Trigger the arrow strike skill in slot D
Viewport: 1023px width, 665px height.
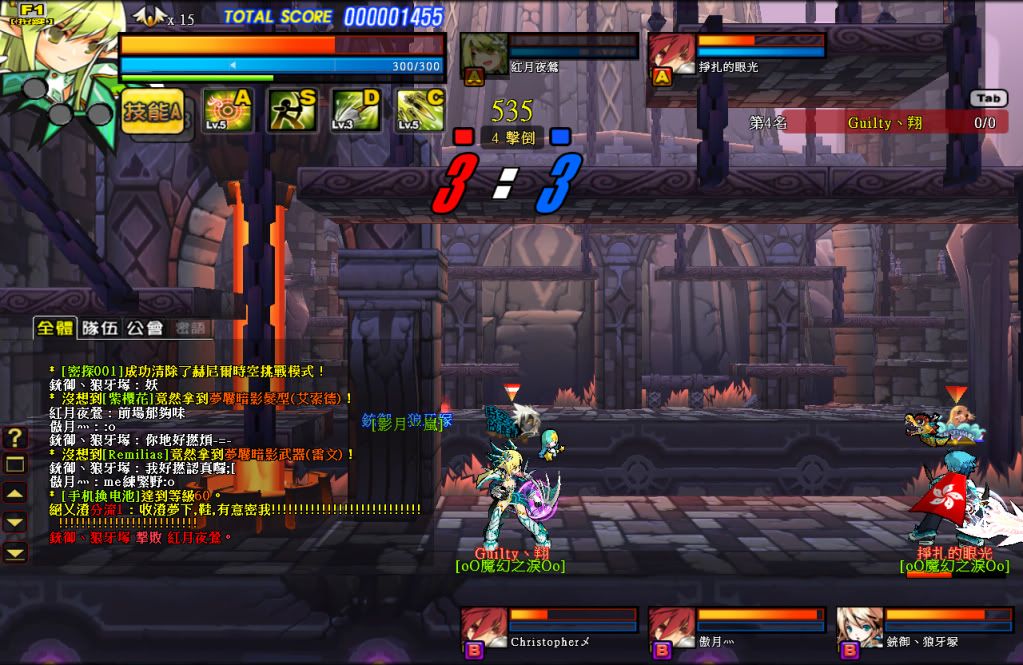coord(356,110)
